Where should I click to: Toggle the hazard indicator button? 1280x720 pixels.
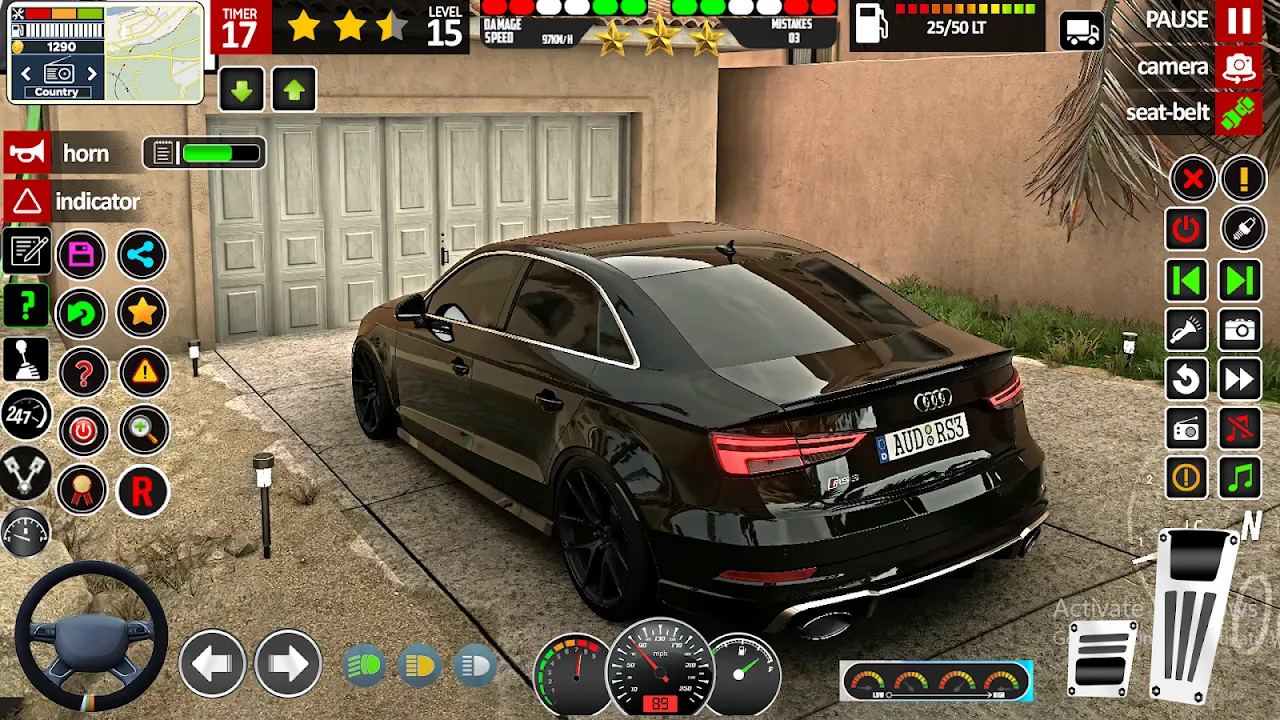tap(27, 202)
